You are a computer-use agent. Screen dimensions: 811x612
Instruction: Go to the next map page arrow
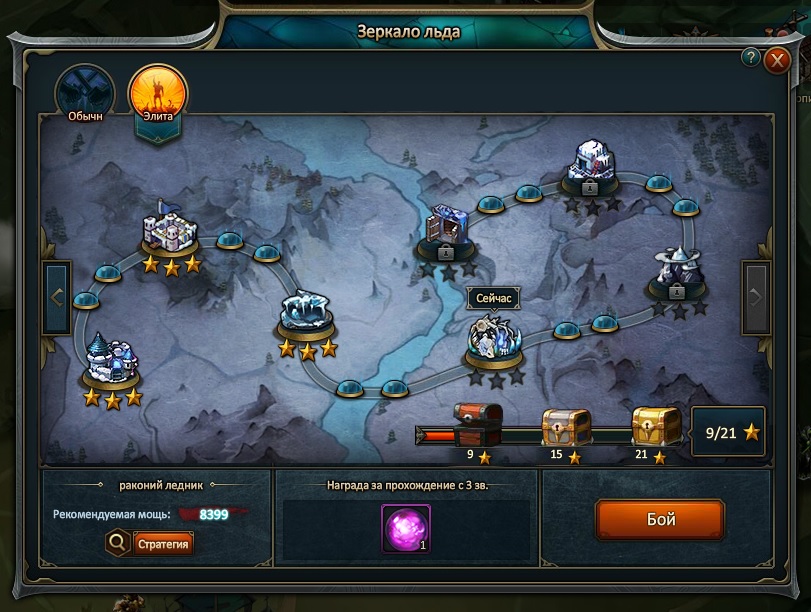pyautogui.click(x=755, y=297)
